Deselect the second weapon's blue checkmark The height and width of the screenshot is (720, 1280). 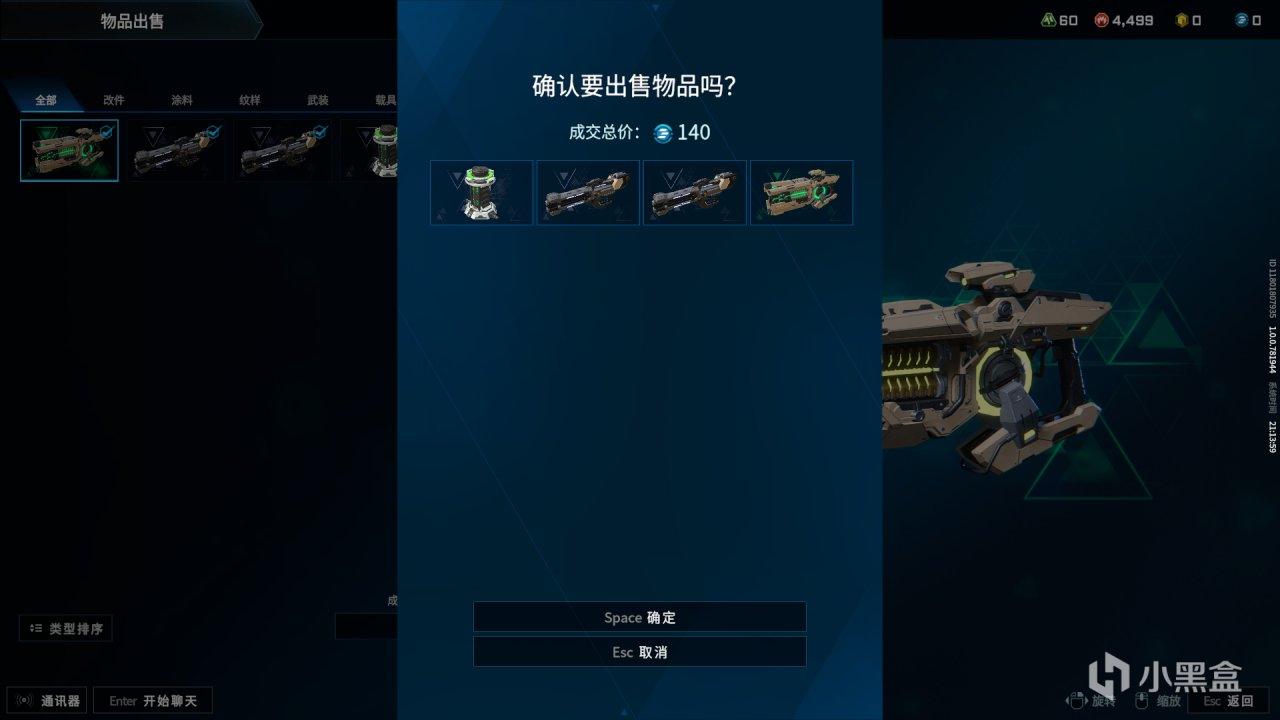(213, 129)
